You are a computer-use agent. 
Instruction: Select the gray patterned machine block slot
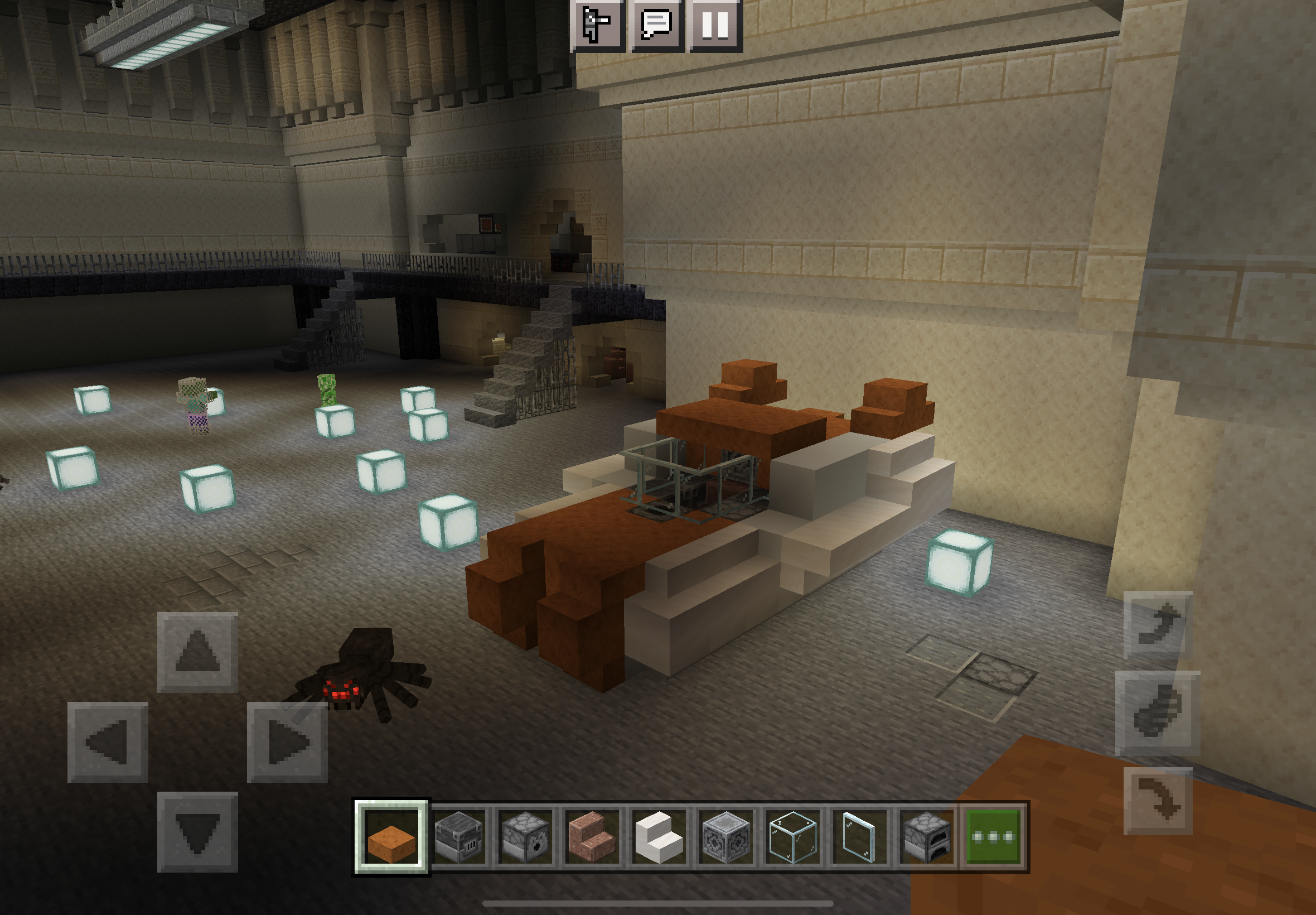(726, 837)
